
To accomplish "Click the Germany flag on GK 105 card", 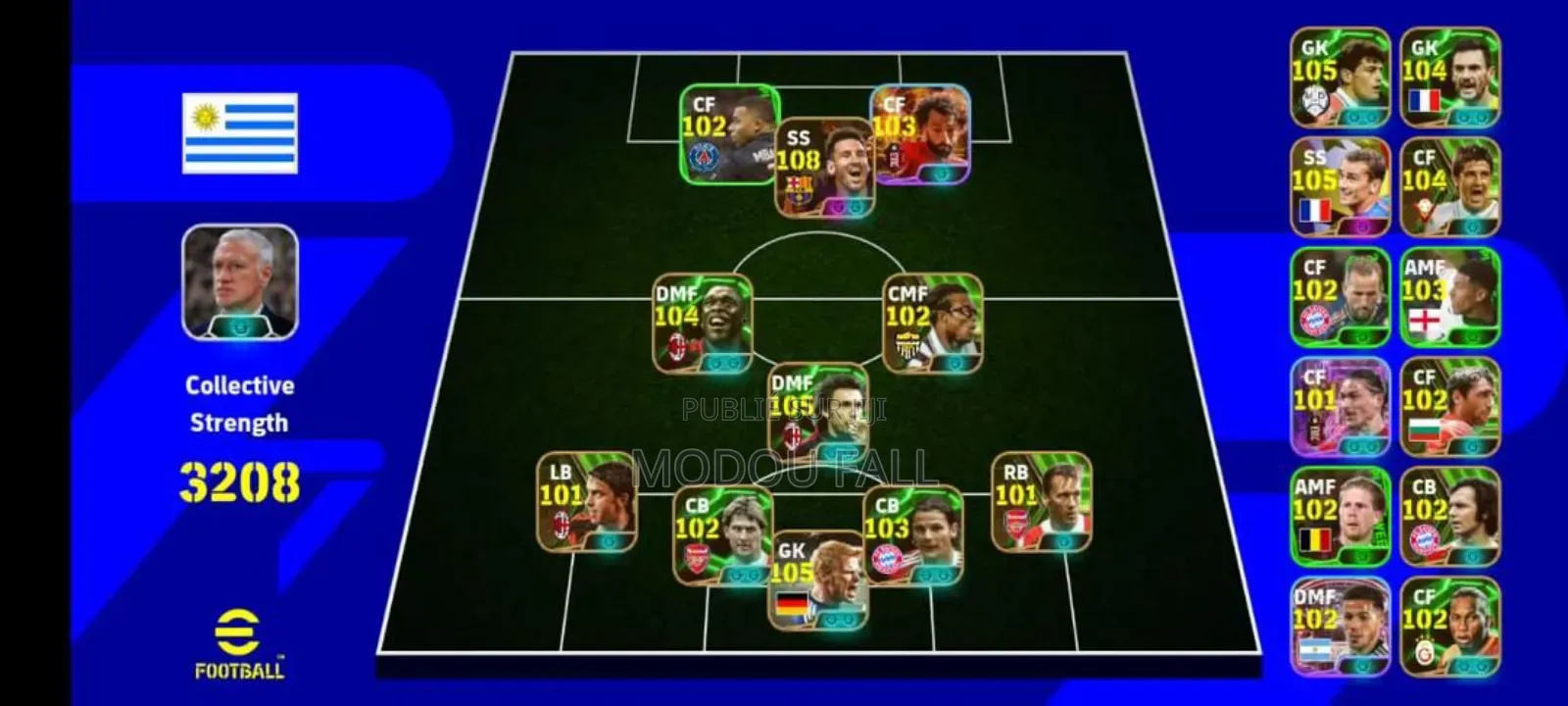I will click(x=792, y=604).
